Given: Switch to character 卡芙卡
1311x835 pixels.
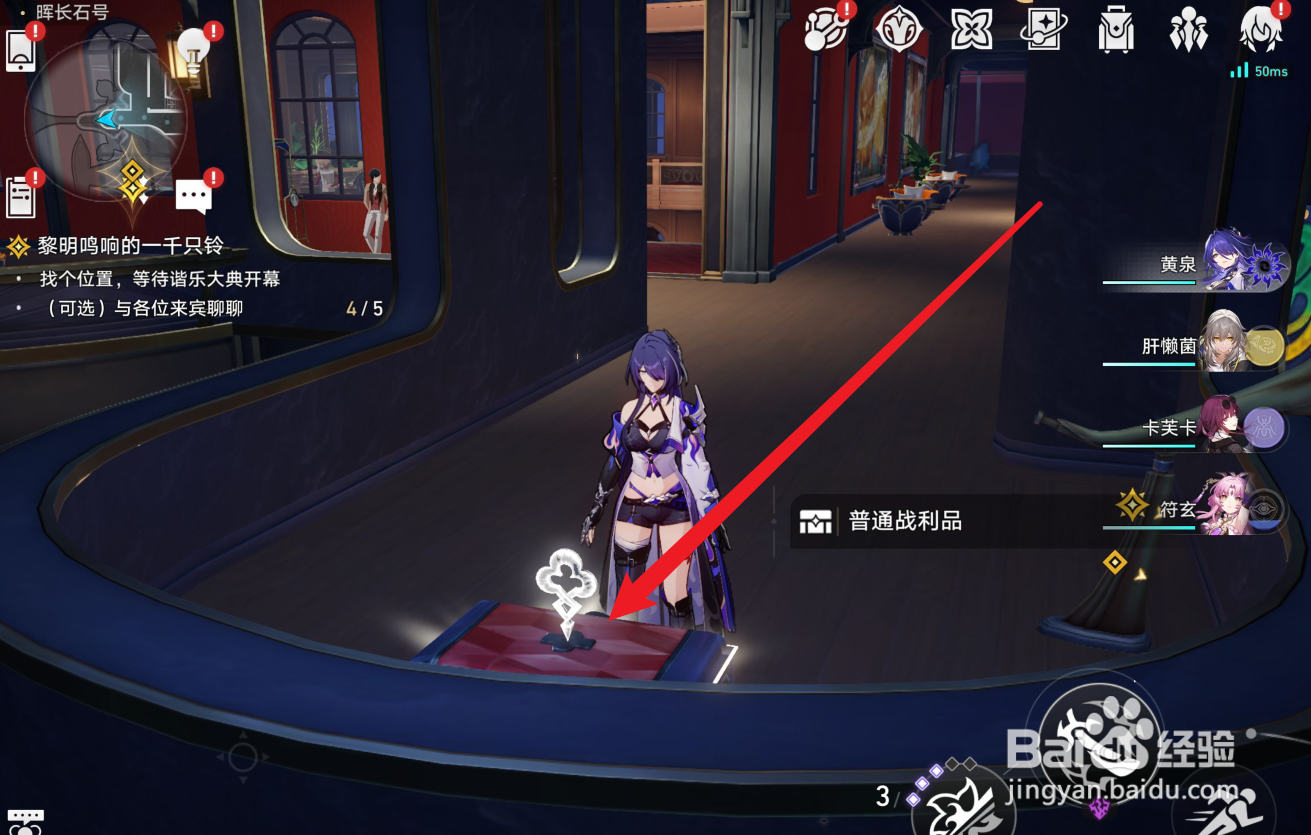Looking at the screenshot, I should pos(1238,423).
